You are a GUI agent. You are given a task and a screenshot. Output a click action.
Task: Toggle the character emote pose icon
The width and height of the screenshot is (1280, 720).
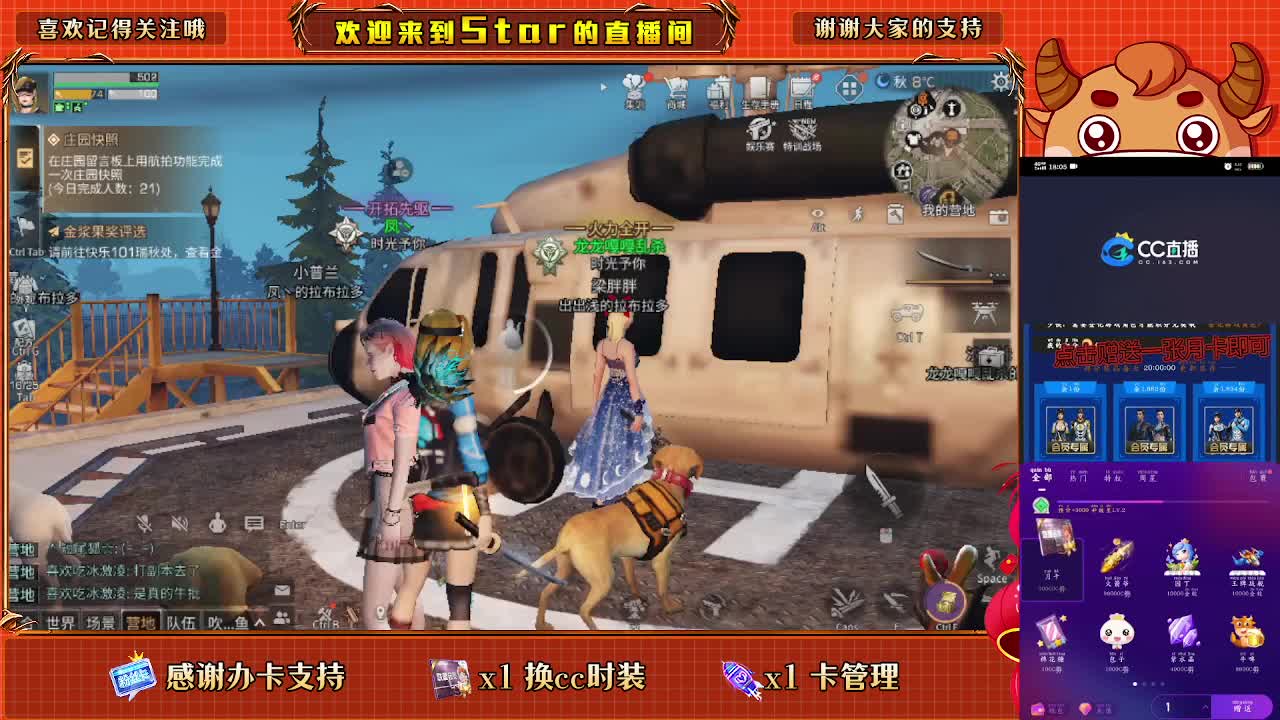click(217, 524)
